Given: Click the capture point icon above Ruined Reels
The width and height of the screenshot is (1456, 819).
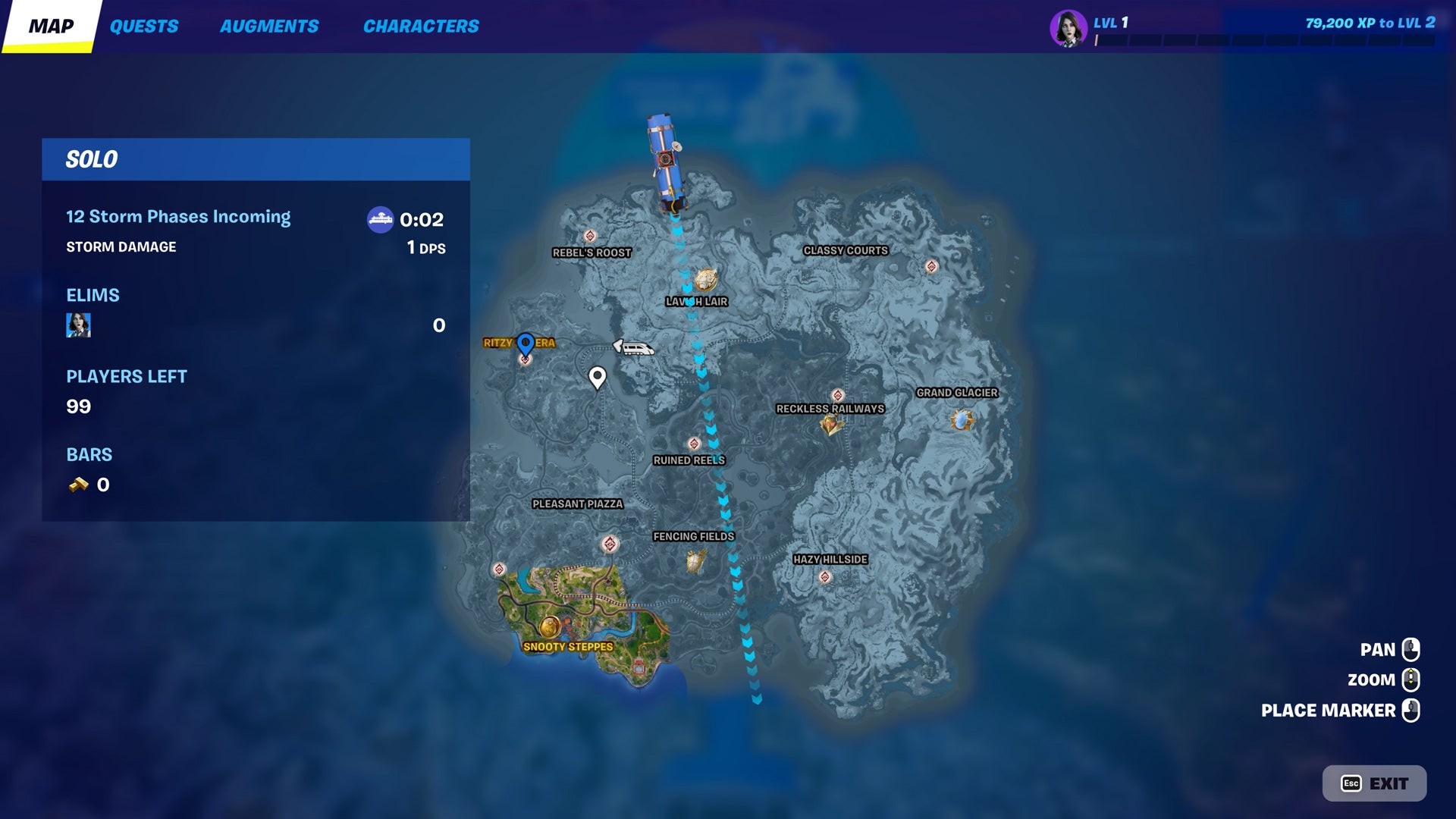Looking at the screenshot, I should [x=694, y=444].
